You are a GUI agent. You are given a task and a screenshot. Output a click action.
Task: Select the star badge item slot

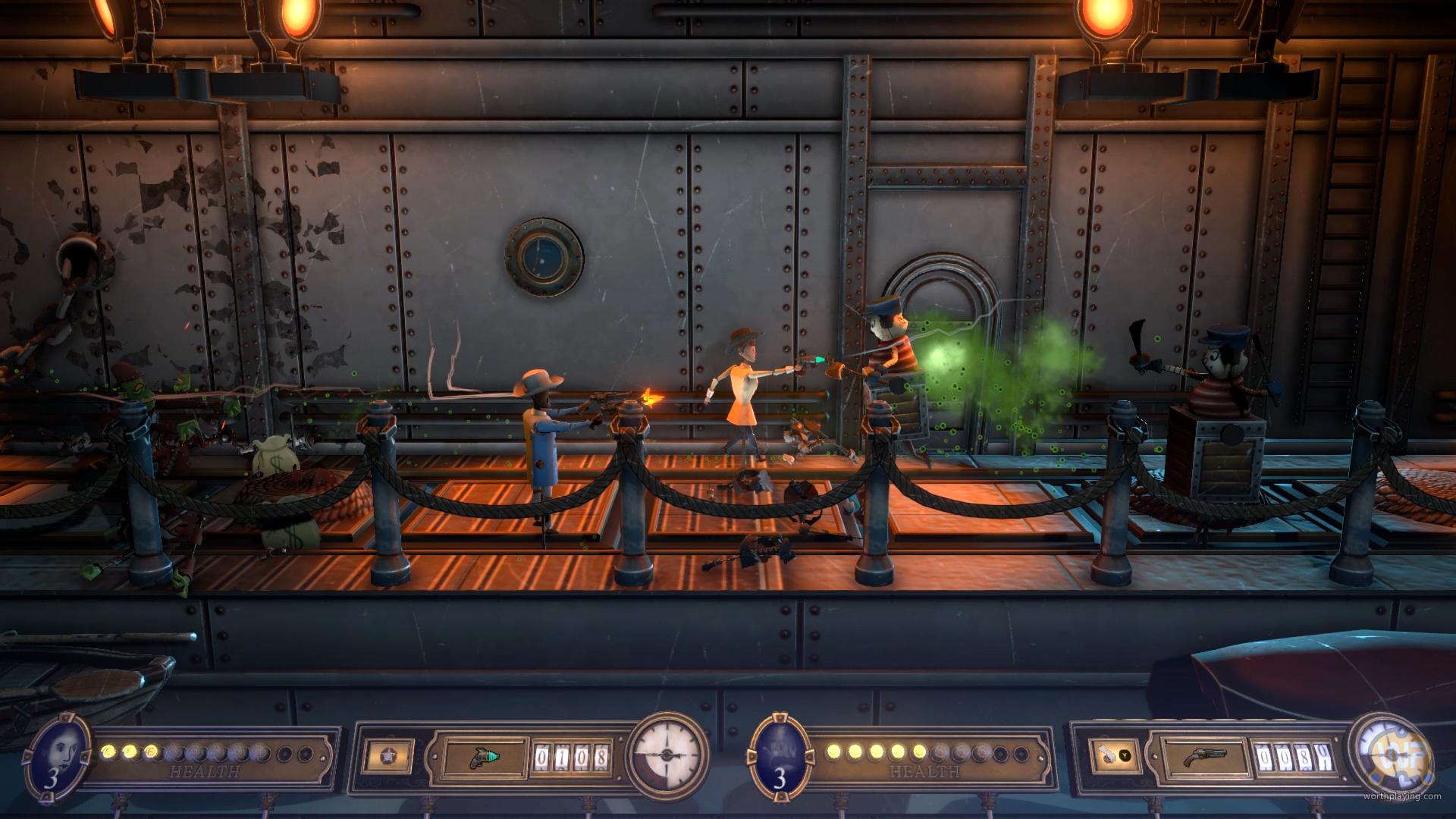[x=389, y=755]
